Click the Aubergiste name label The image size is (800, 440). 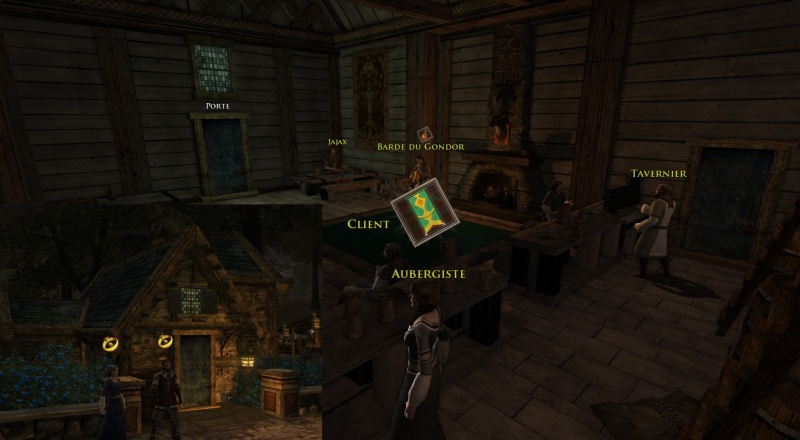(x=428, y=273)
